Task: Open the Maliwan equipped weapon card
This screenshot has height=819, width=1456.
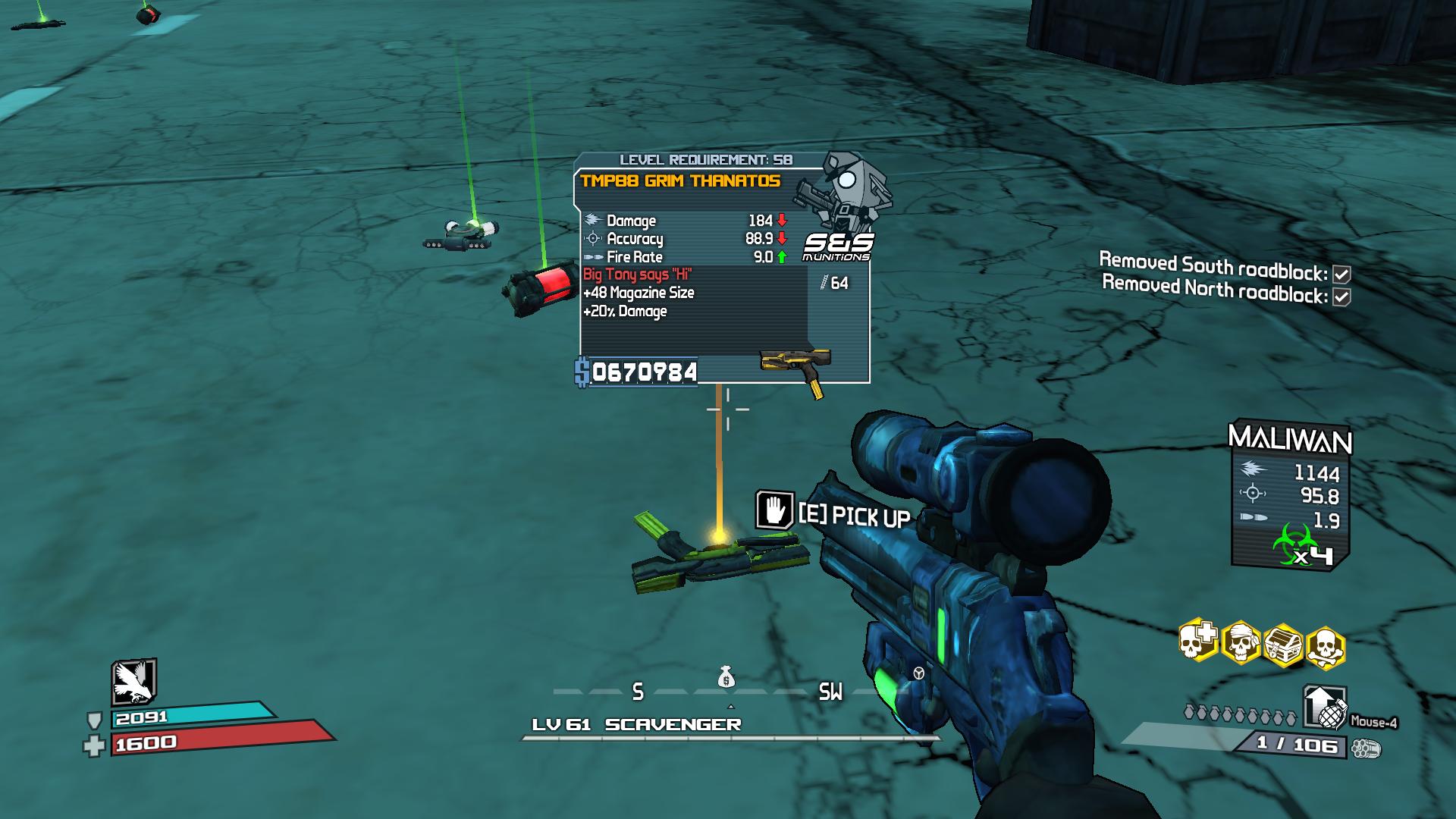Action: pyautogui.click(x=1289, y=493)
